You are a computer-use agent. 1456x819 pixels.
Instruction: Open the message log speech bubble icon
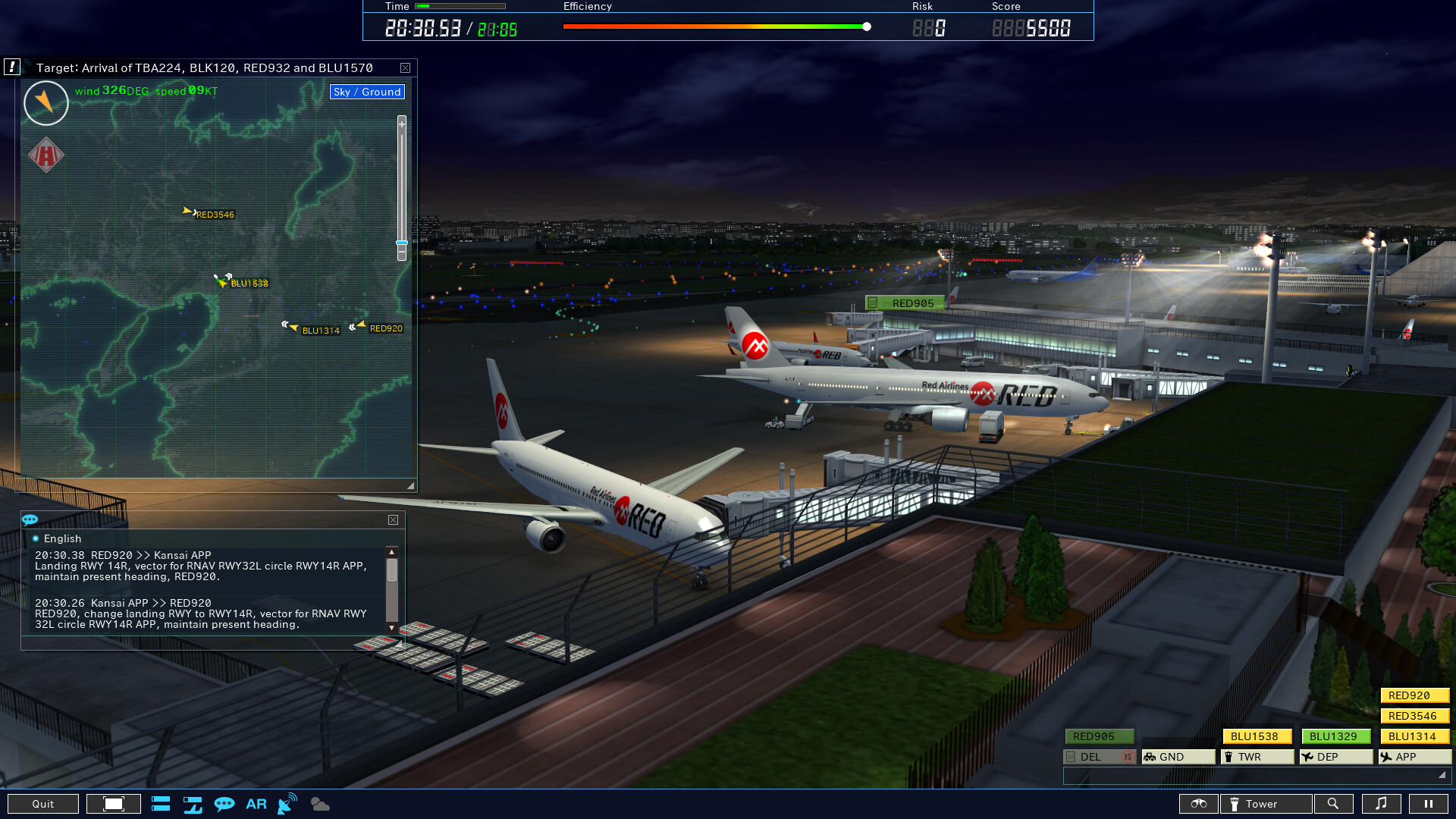pyautogui.click(x=224, y=804)
